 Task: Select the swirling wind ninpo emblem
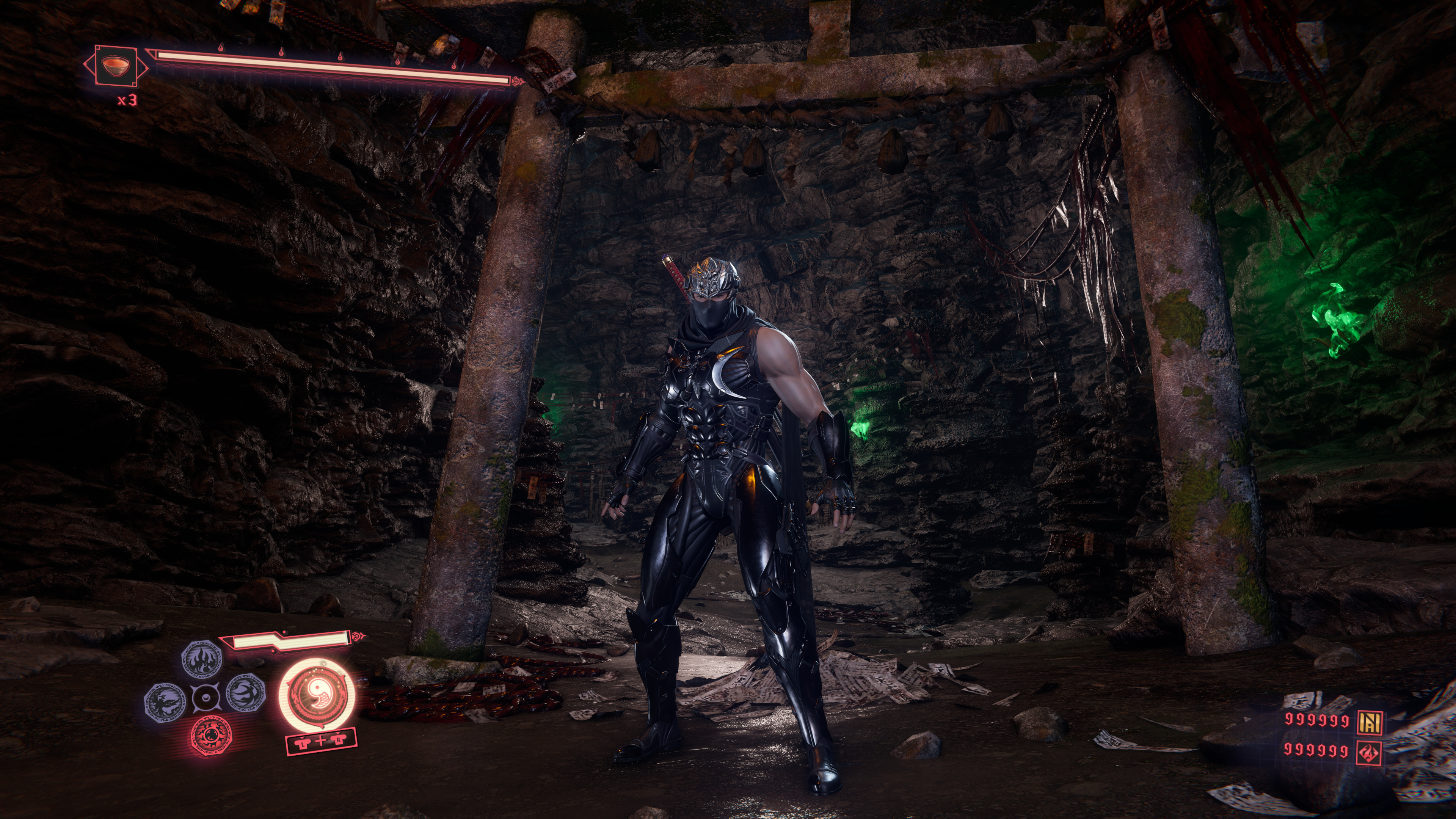[x=246, y=693]
